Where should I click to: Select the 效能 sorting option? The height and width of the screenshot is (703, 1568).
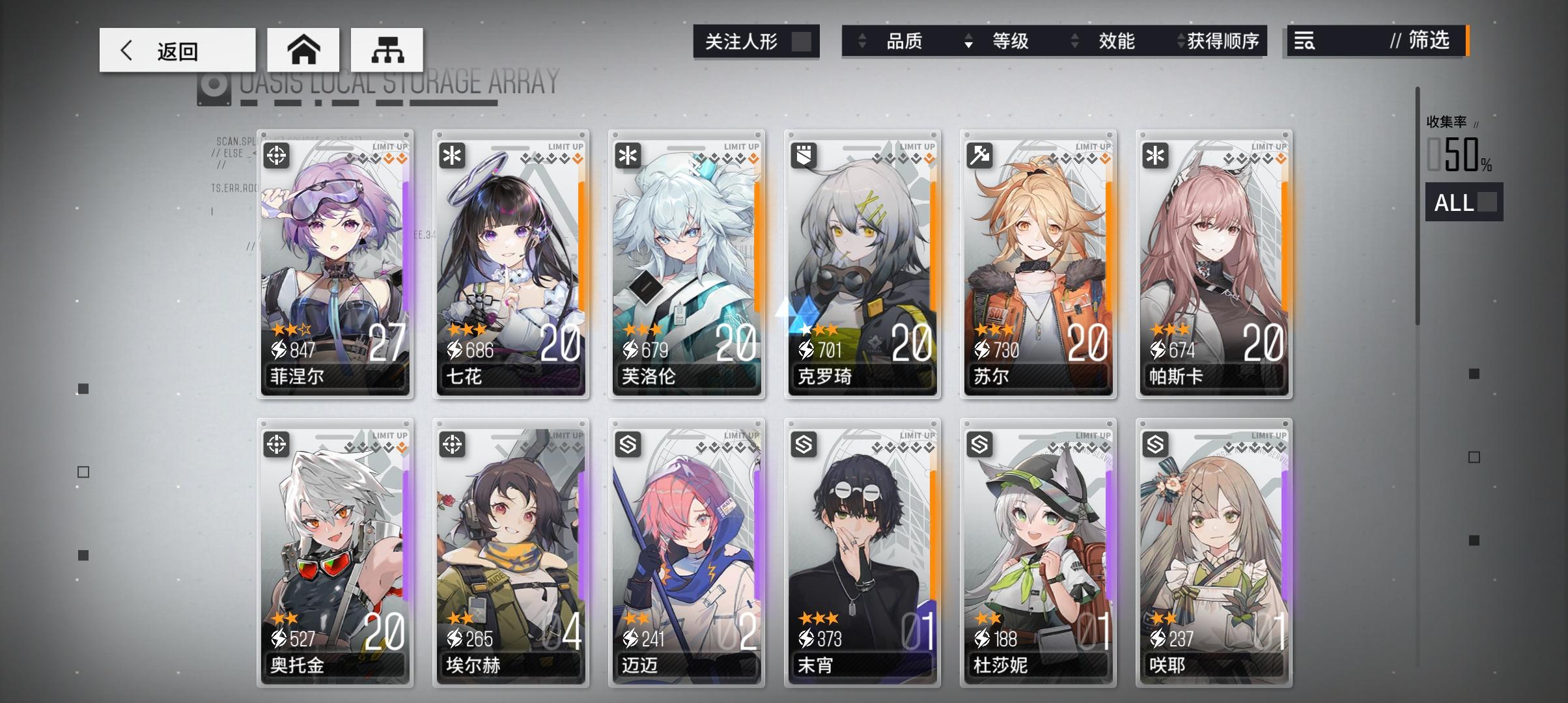point(1118,42)
